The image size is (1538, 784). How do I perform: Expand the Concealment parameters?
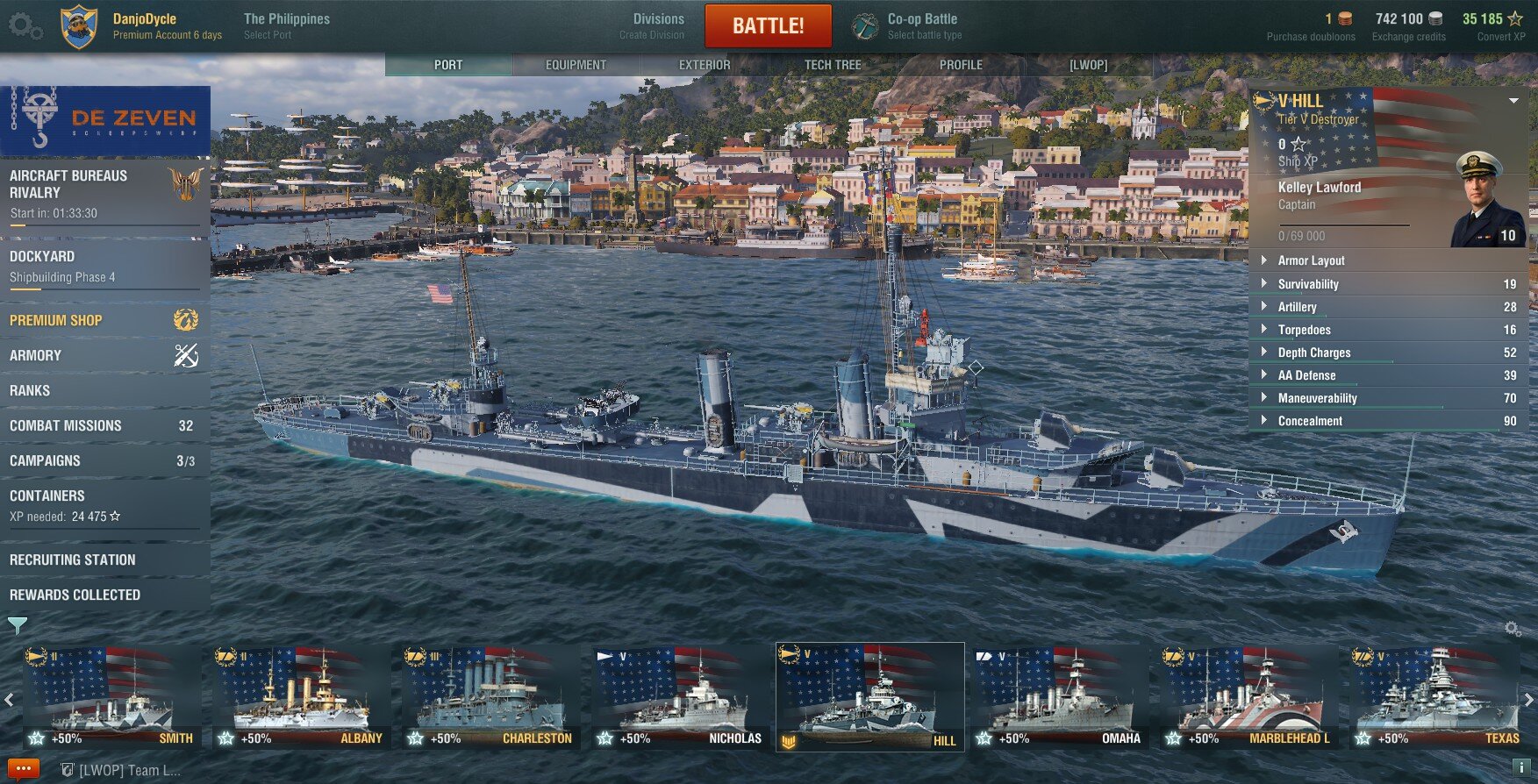tap(1310, 421)
